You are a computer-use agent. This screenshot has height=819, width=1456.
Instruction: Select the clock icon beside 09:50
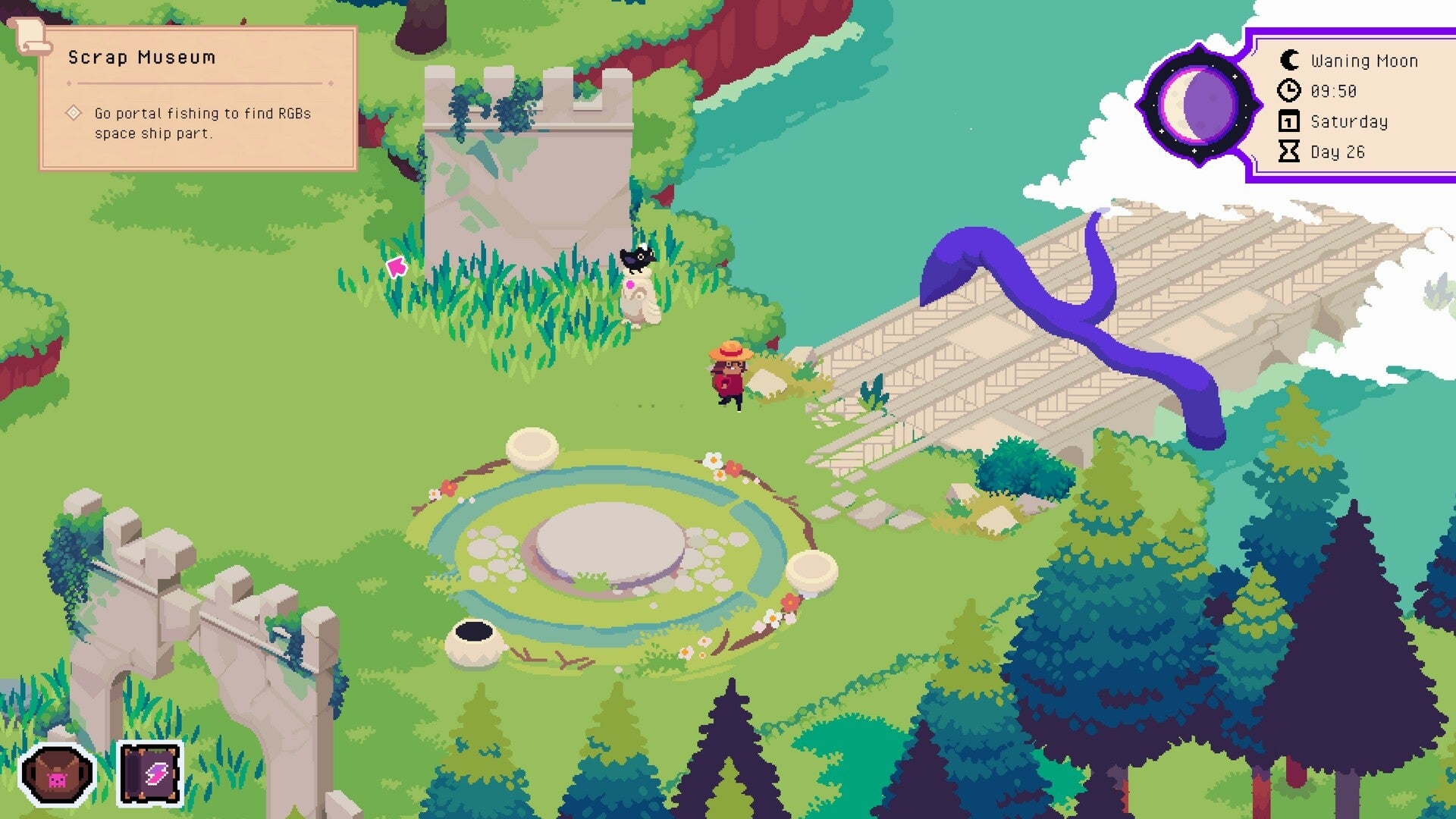pos(1289,91)
